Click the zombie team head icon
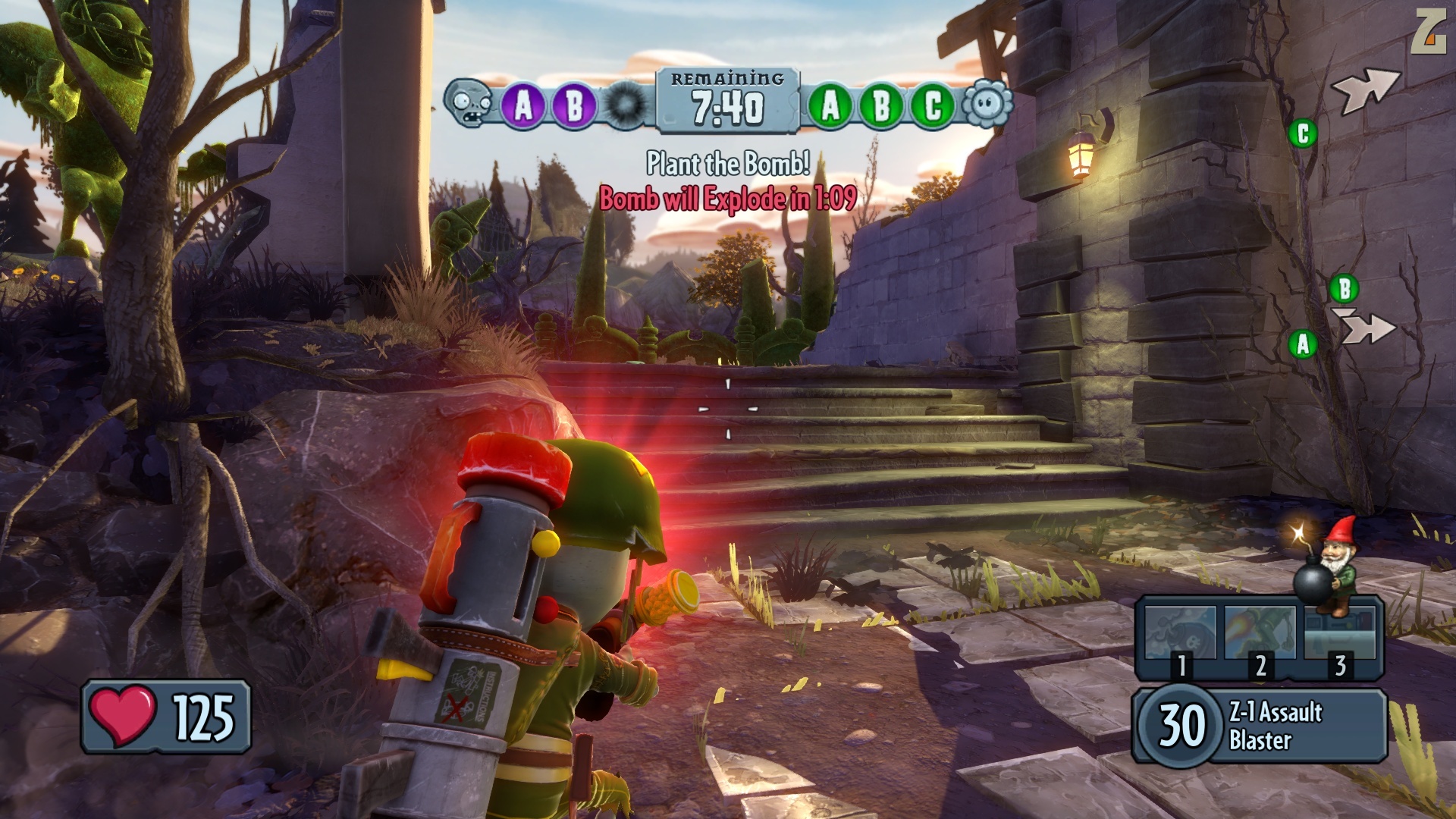The height and width of the screenshot is (819, 1456). click(469, 104)
